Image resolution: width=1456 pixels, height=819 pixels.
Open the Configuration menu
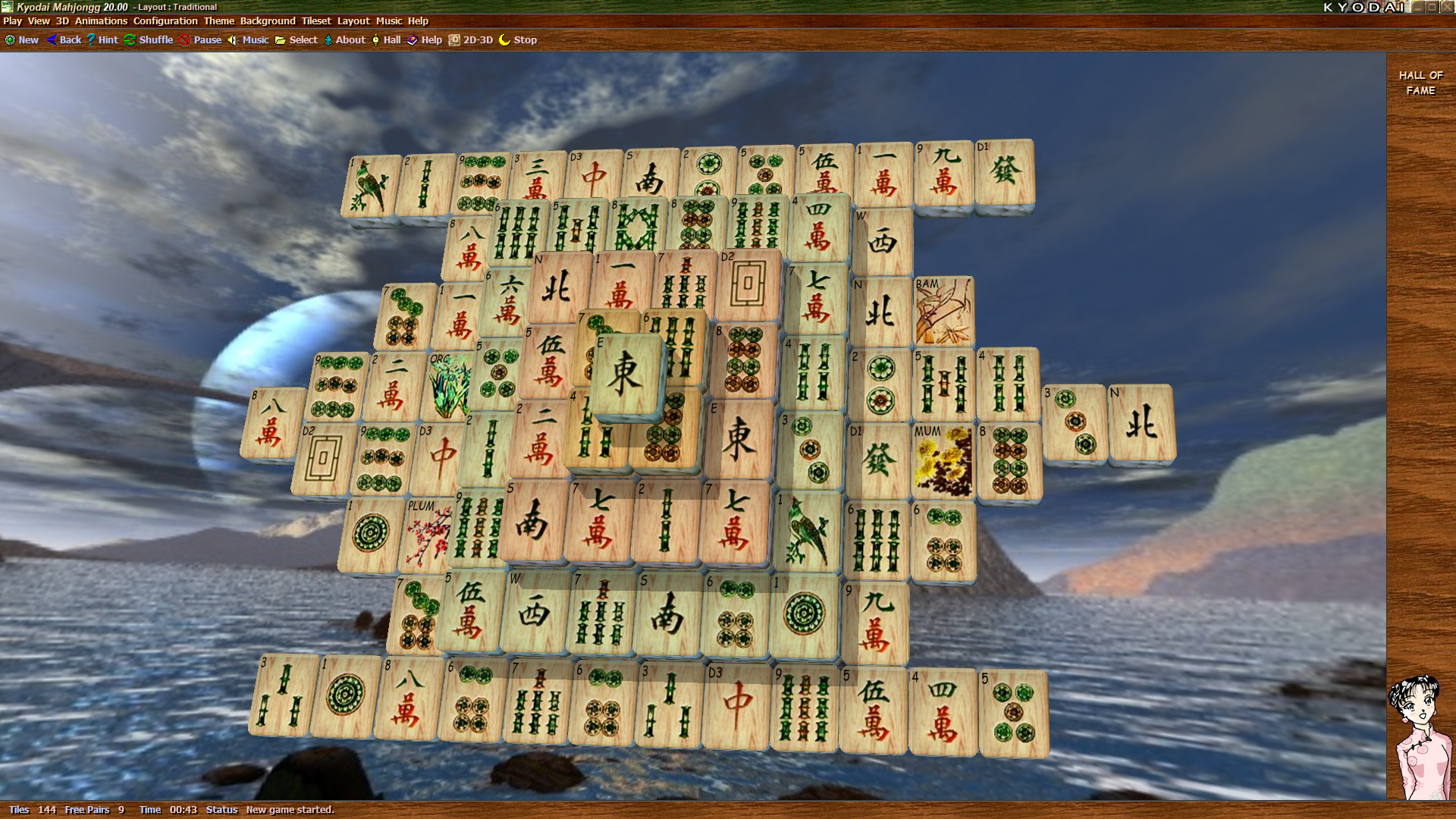(165, 21)
